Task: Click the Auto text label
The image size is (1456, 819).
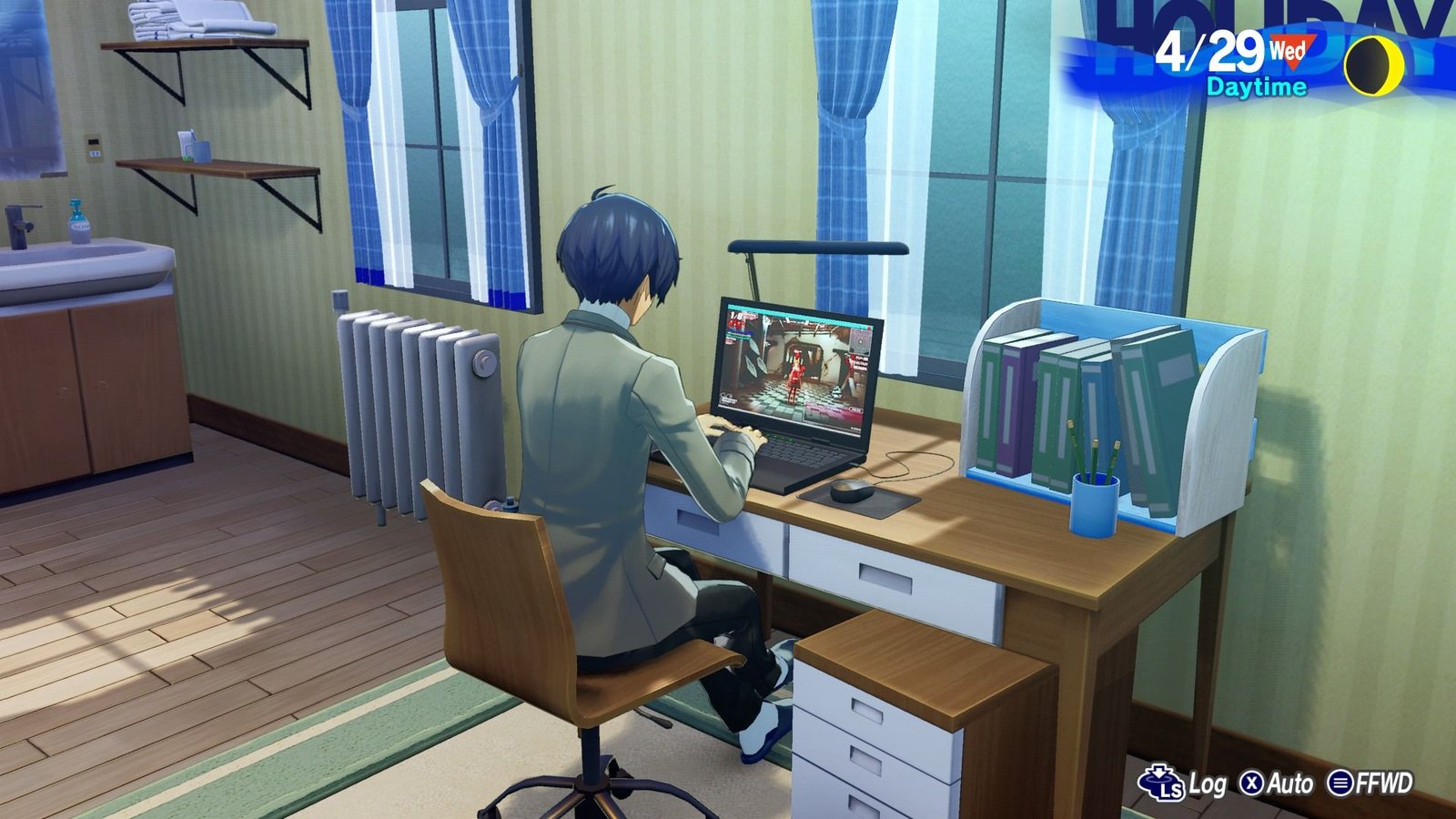Action: (x=1290, y=782)
